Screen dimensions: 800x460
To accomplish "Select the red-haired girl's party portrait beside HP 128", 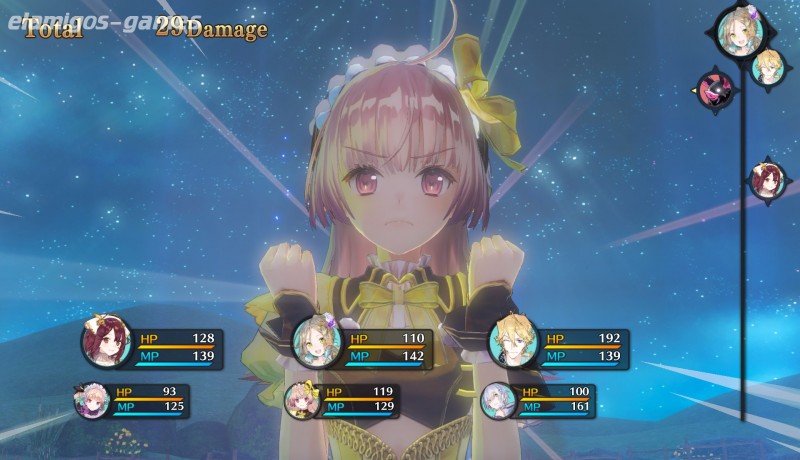I will (107, 345).
